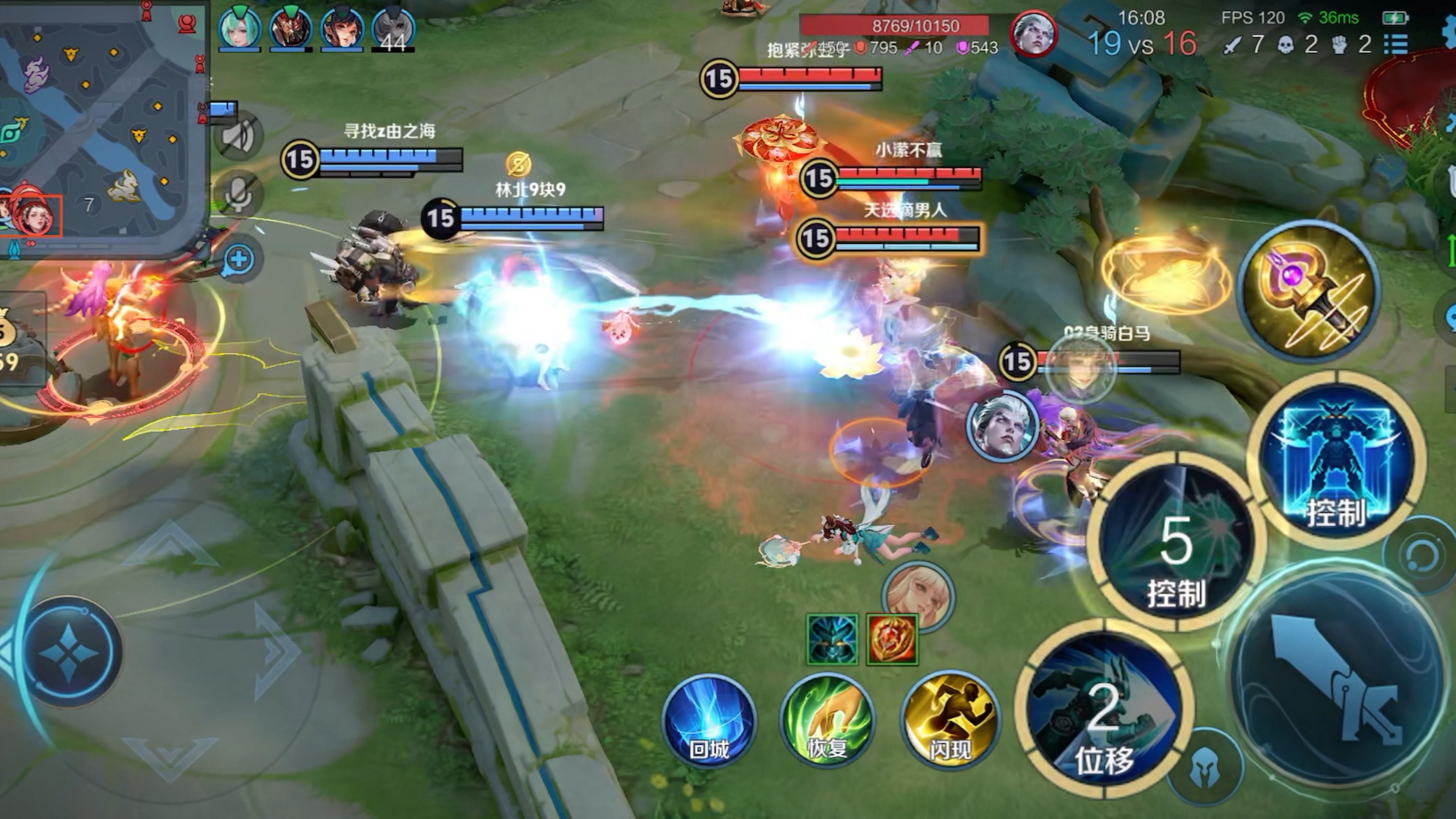This screenshot has height=819, width=1456.
Task: Use the 恢复 heal spell
Action: [827, 721]
